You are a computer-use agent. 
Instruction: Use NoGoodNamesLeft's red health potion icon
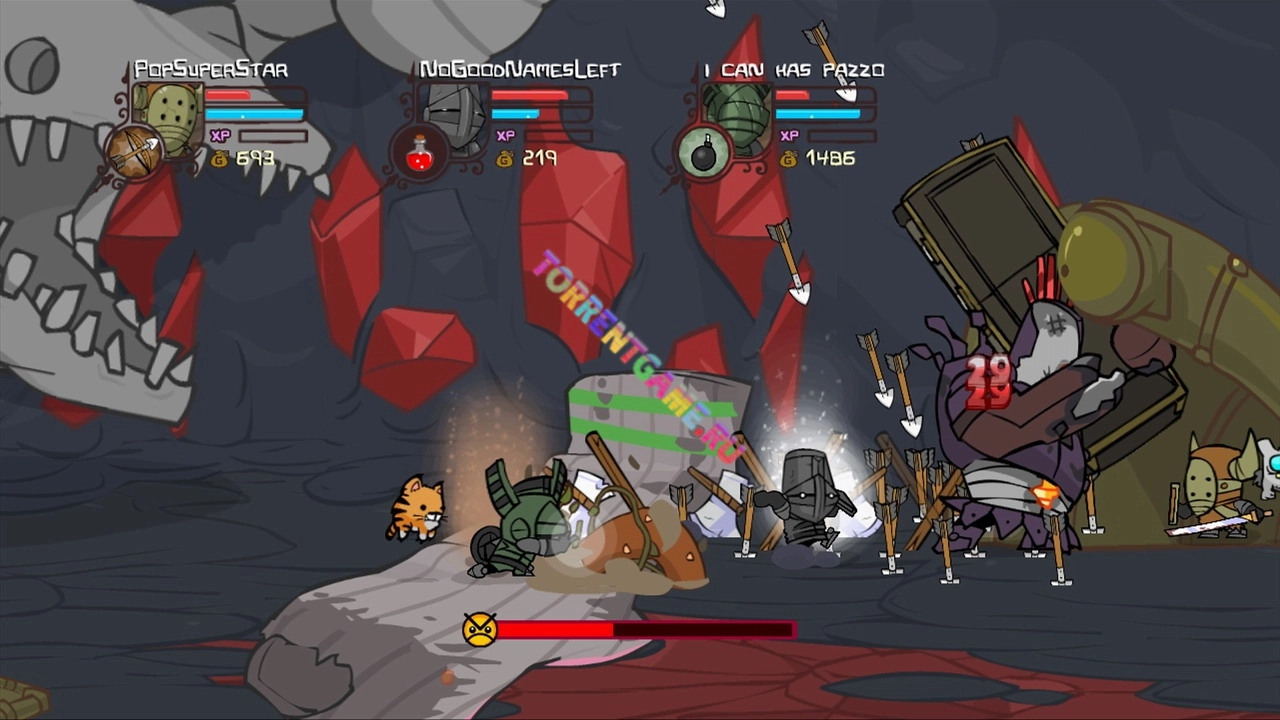[419, 152]
